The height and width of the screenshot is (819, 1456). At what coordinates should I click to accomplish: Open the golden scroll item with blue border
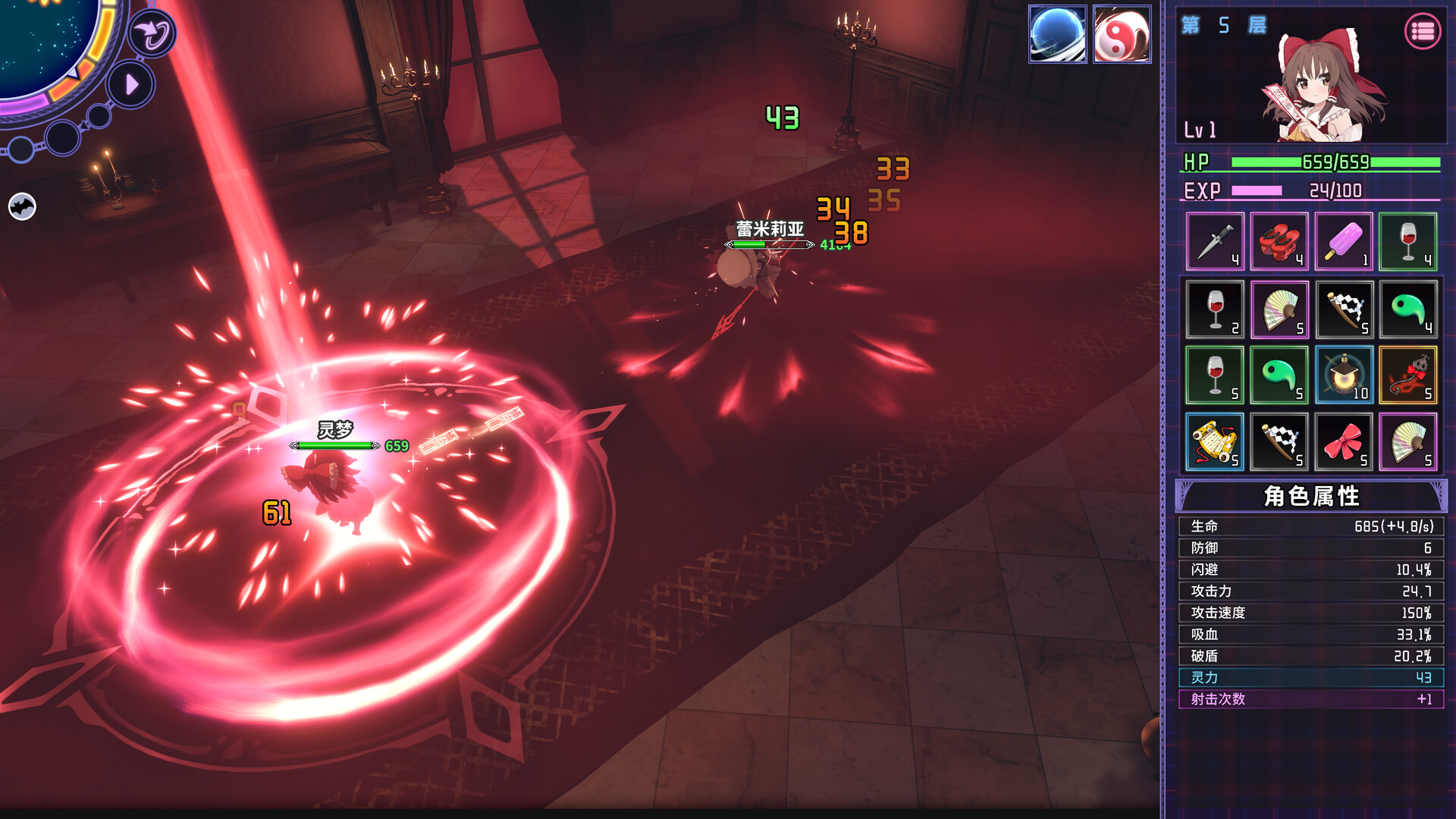coord(1213,441)
